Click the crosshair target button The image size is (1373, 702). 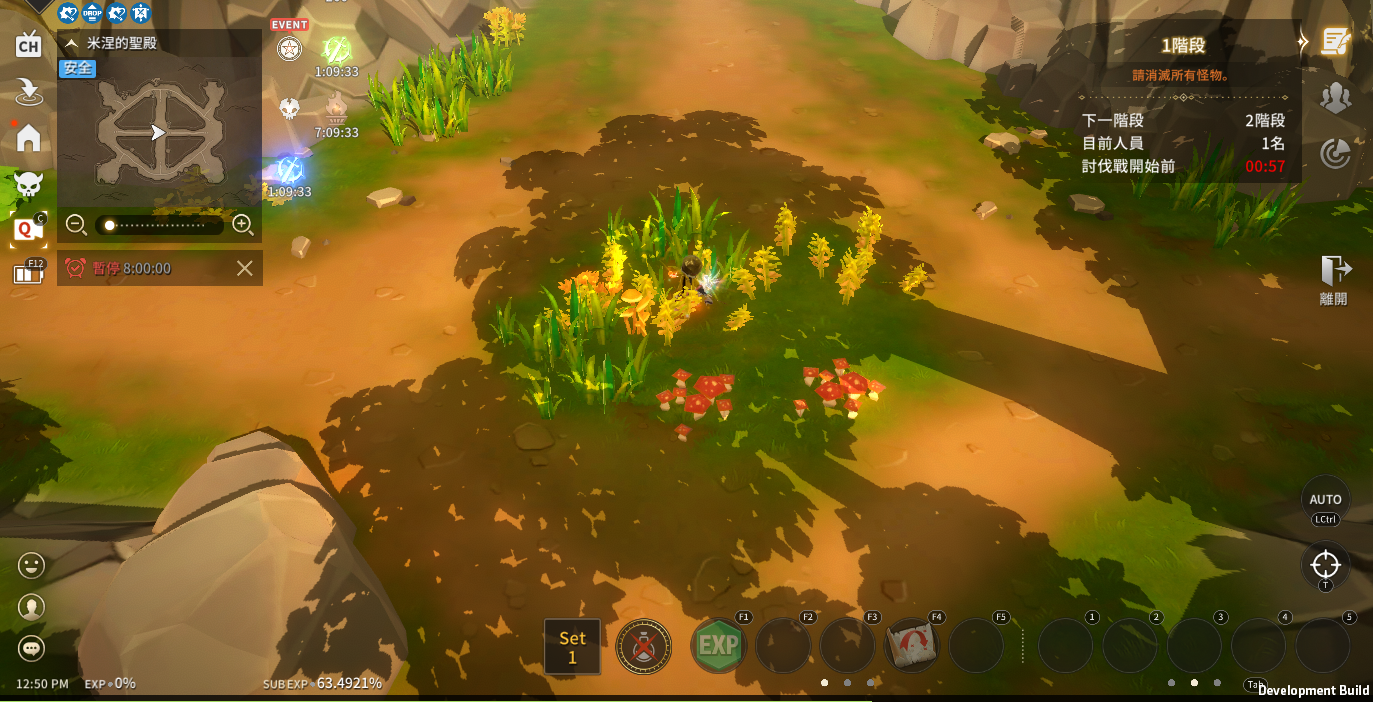pyautogui.click(x=1325, y=565)
